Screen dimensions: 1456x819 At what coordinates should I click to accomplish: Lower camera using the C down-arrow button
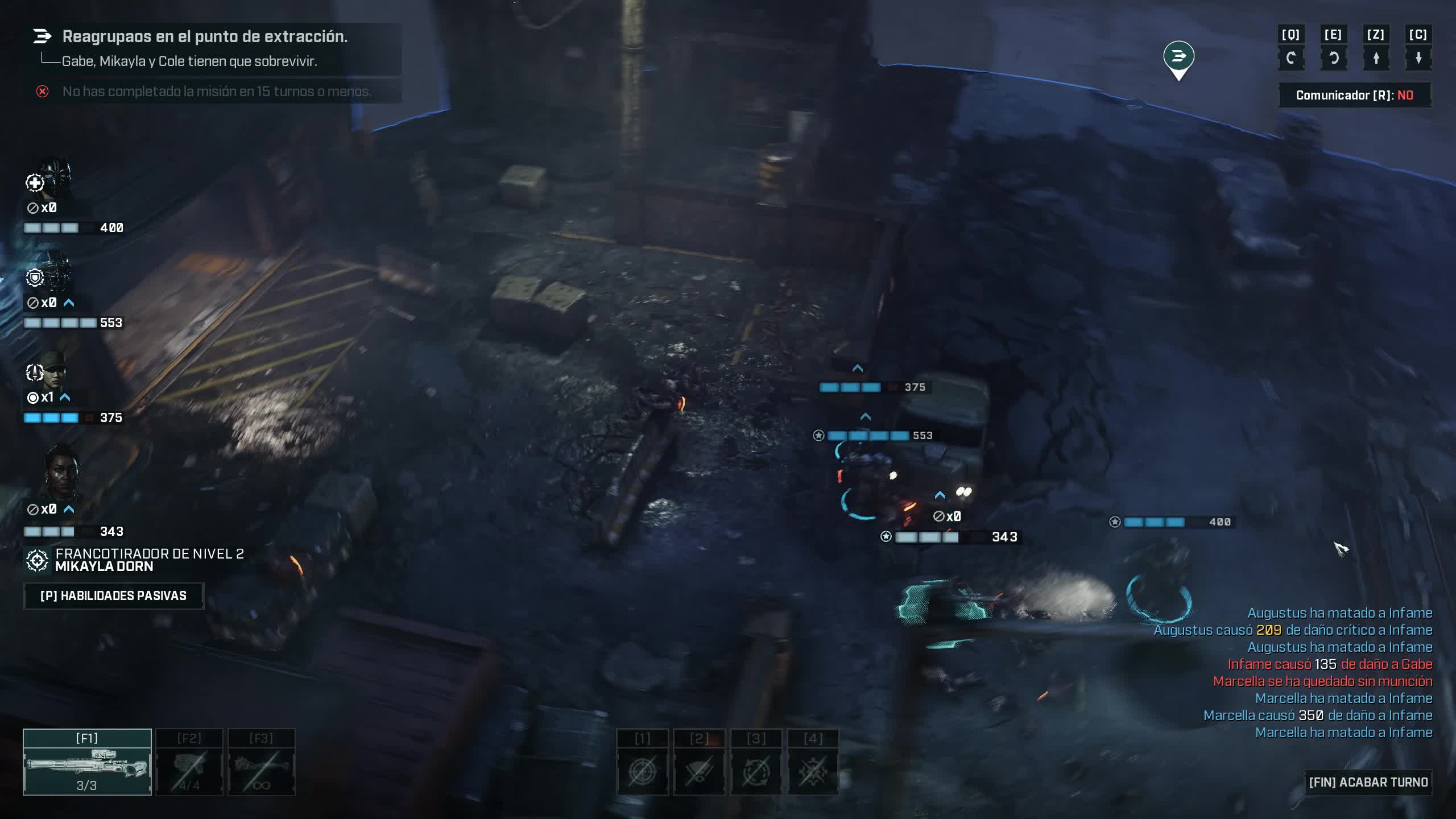point(1418,57)
